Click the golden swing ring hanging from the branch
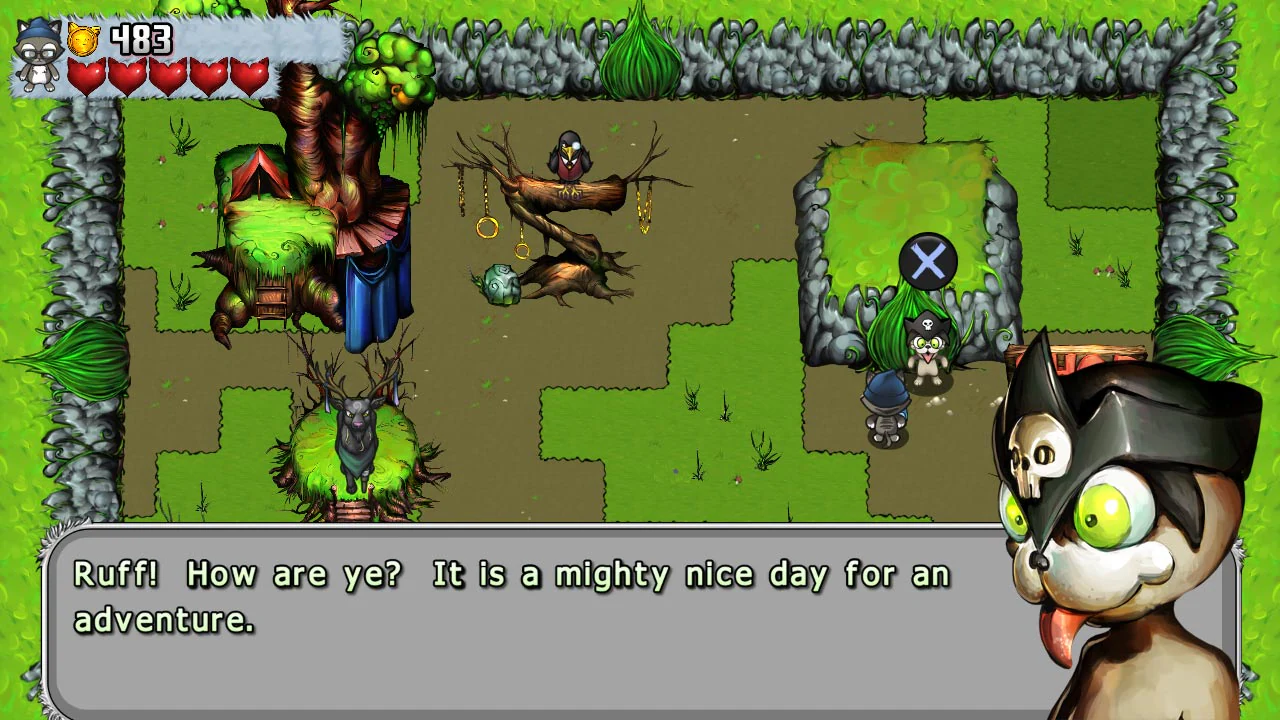The width and height of the screenshot is (1280, 720). coord(487,230)
